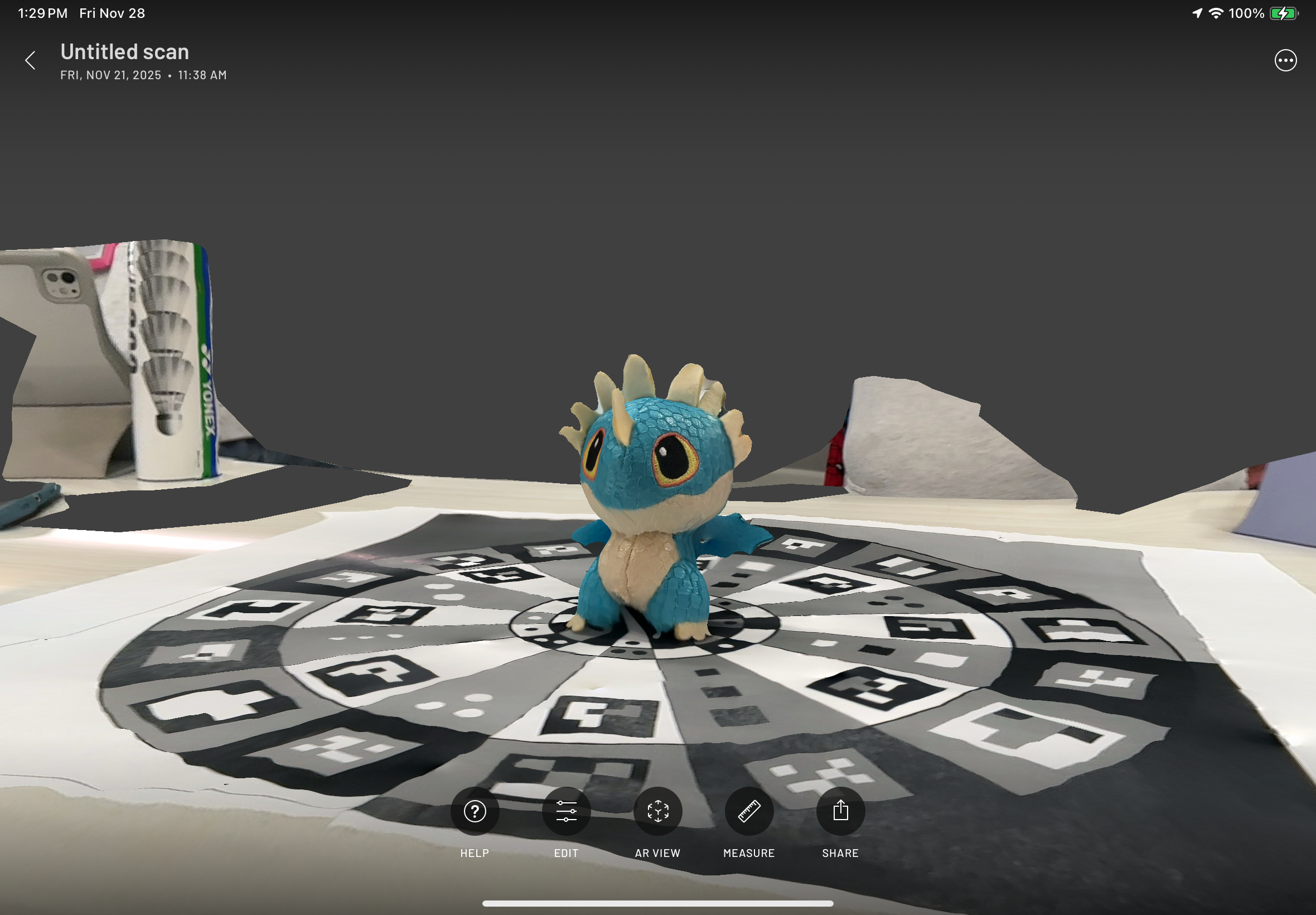Image resolution: width=1316 pixels, height=915 pixels.
Task: Select the Edit tool
Action: (566, 811)
